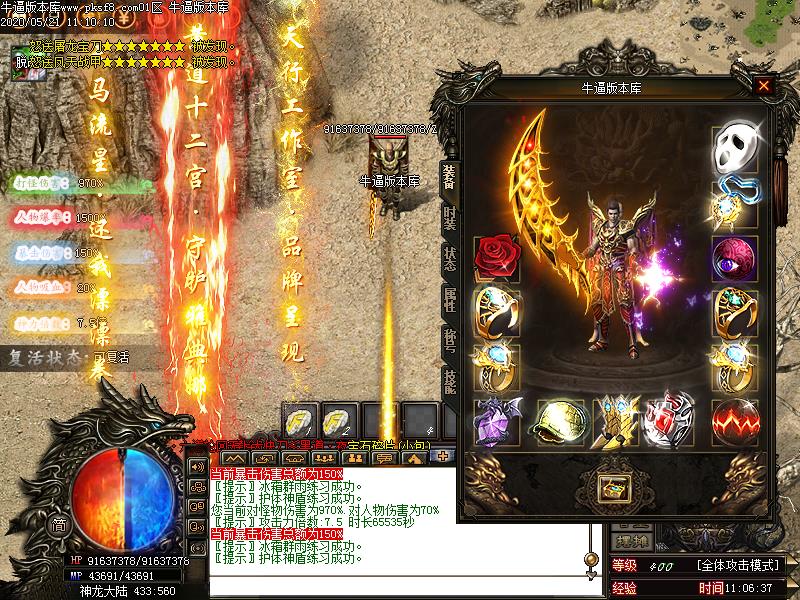Change the 全体攻击模式 attack mode
This screenshot has width=800, height=600.
click(x=734, y=566)
